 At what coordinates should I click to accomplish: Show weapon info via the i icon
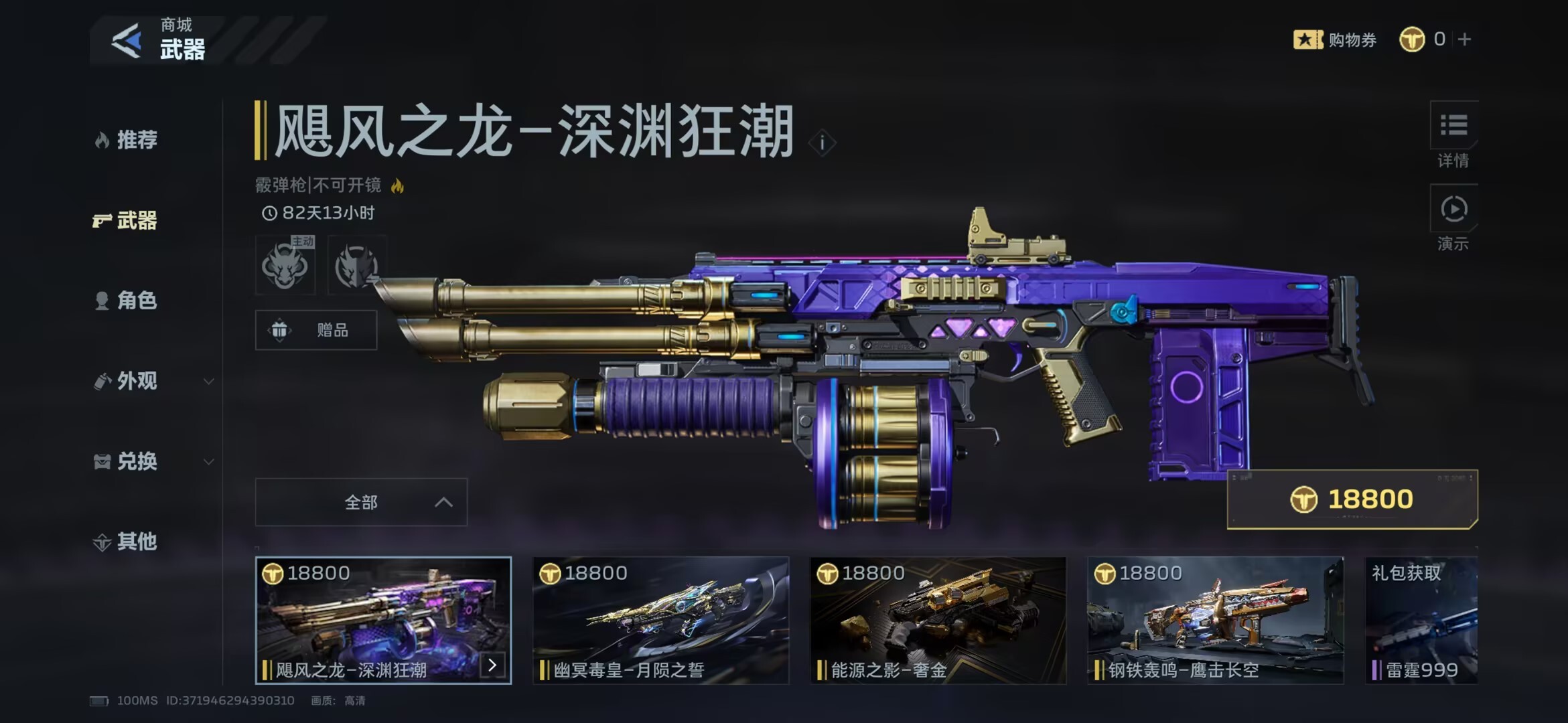[x=822, y=143]
